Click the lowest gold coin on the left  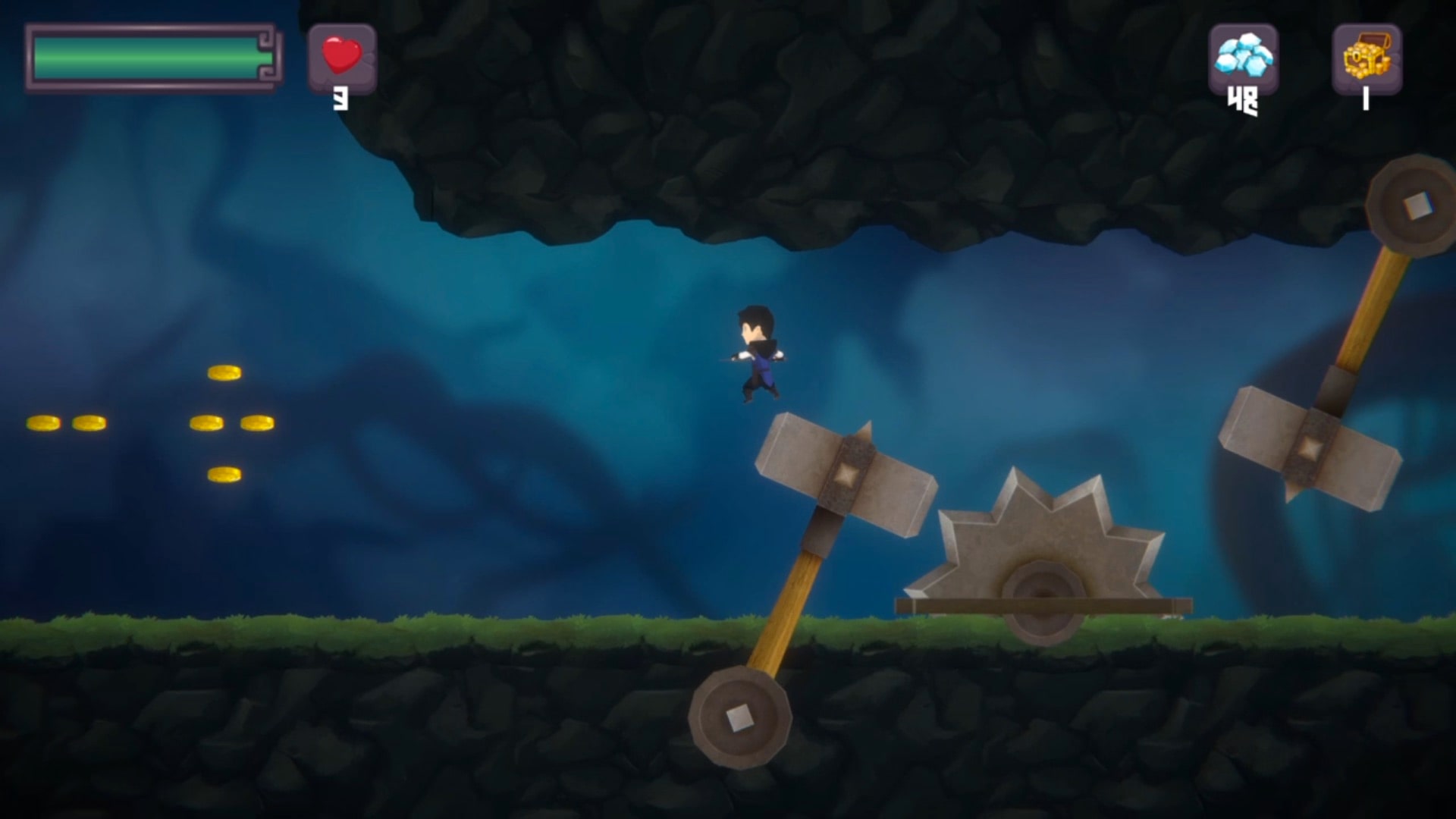tap(226, 474)
